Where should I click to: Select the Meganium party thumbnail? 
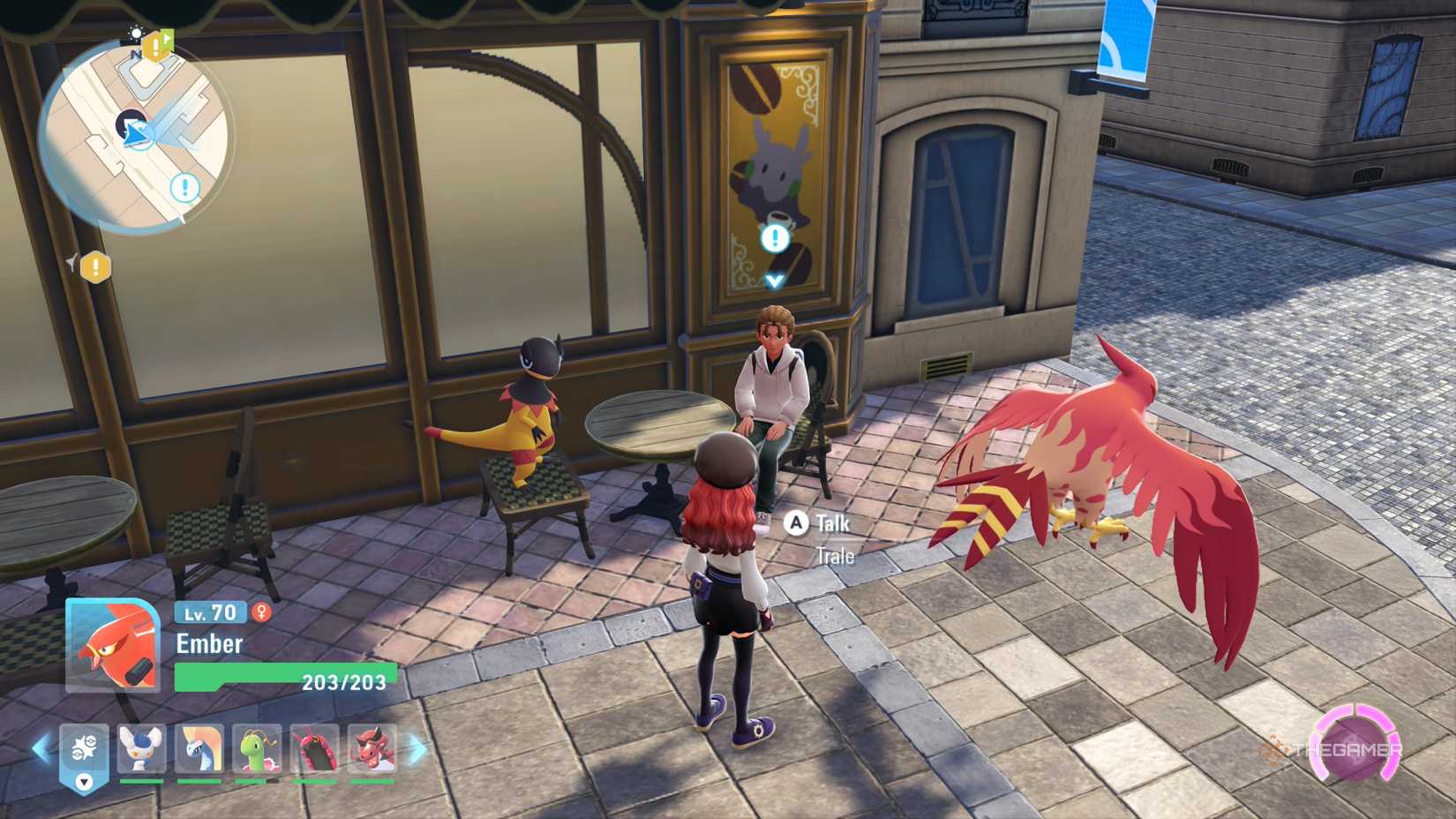(258, 748)
